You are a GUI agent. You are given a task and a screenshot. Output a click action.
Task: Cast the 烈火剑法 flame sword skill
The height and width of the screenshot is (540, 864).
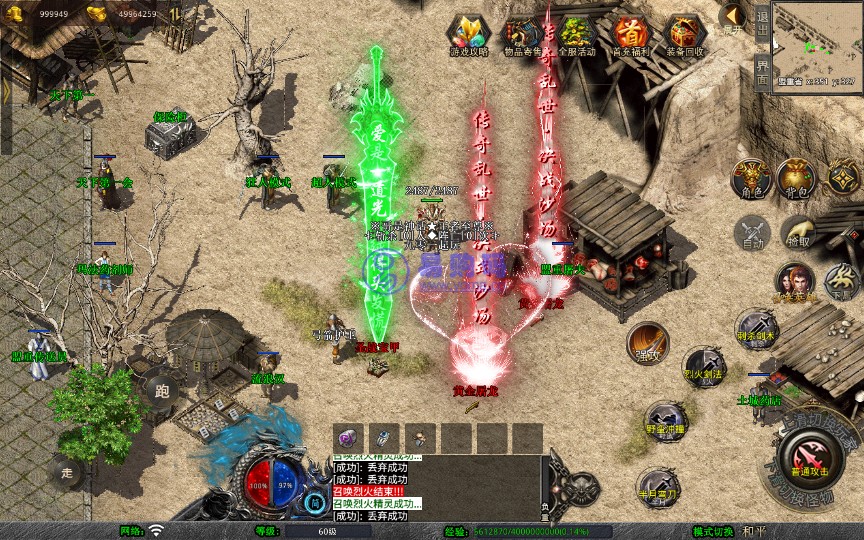coord(703,365)
